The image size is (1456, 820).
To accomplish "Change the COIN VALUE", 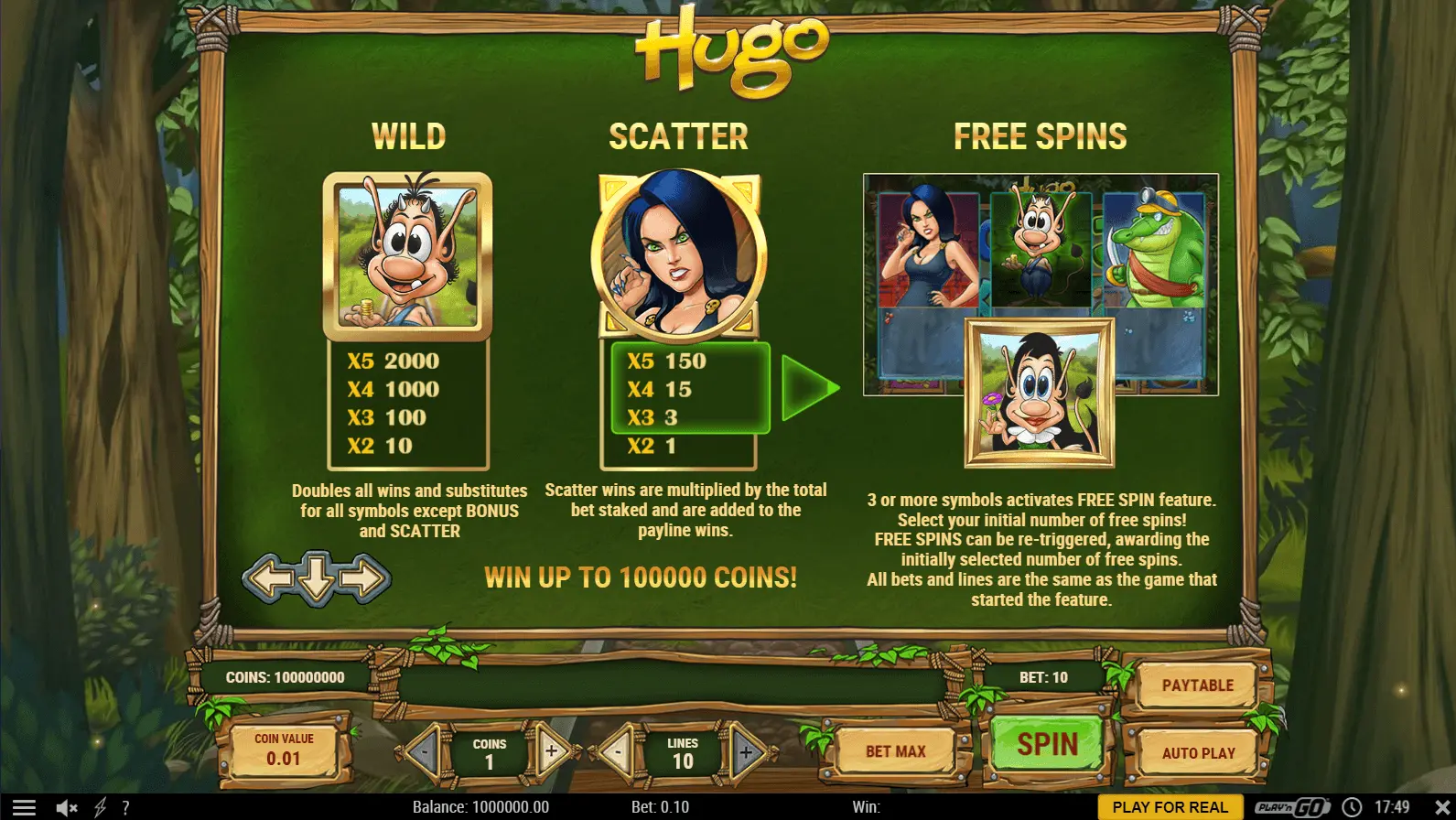I will [284, 750].
